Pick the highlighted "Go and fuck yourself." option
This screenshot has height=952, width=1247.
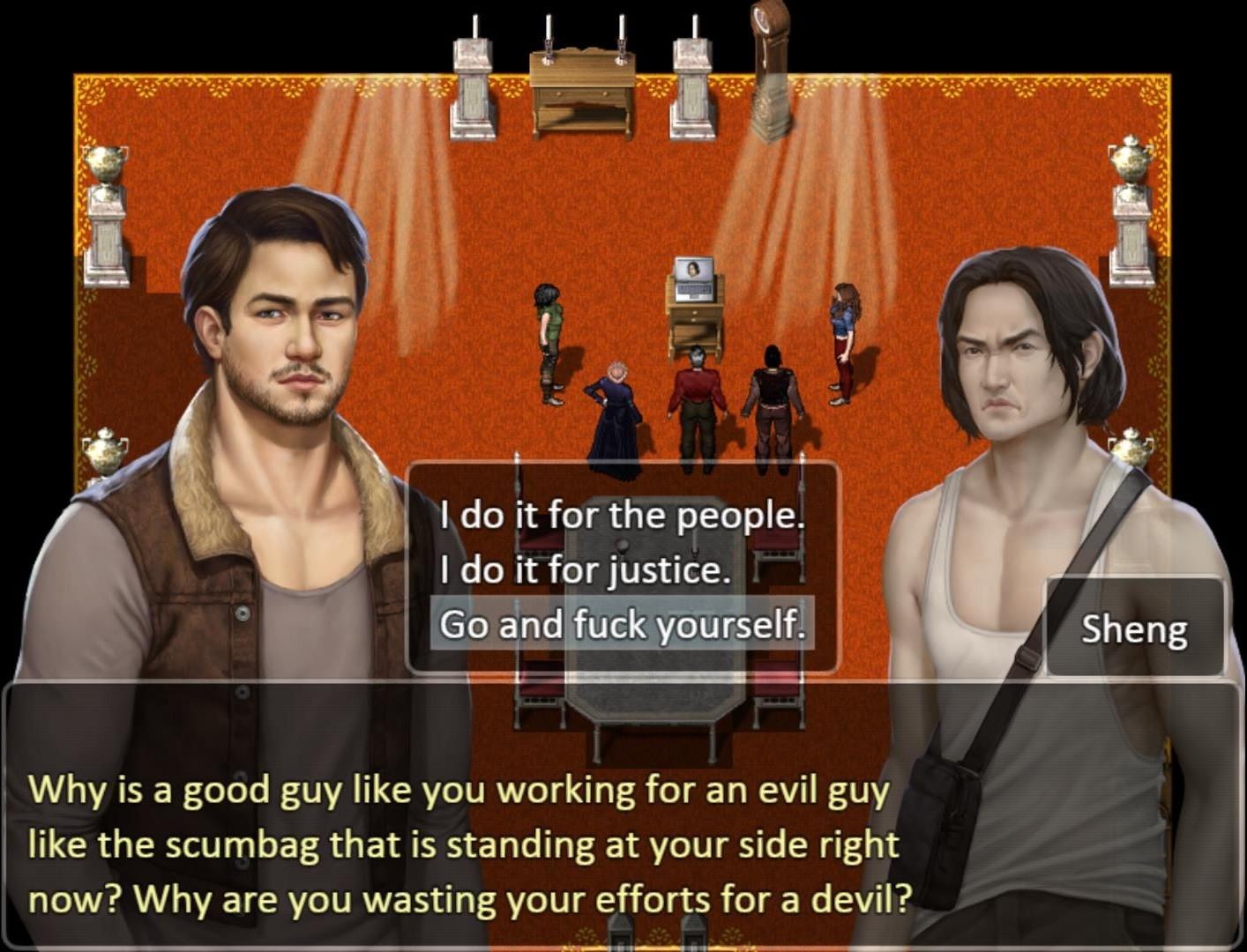click(622, 625)
